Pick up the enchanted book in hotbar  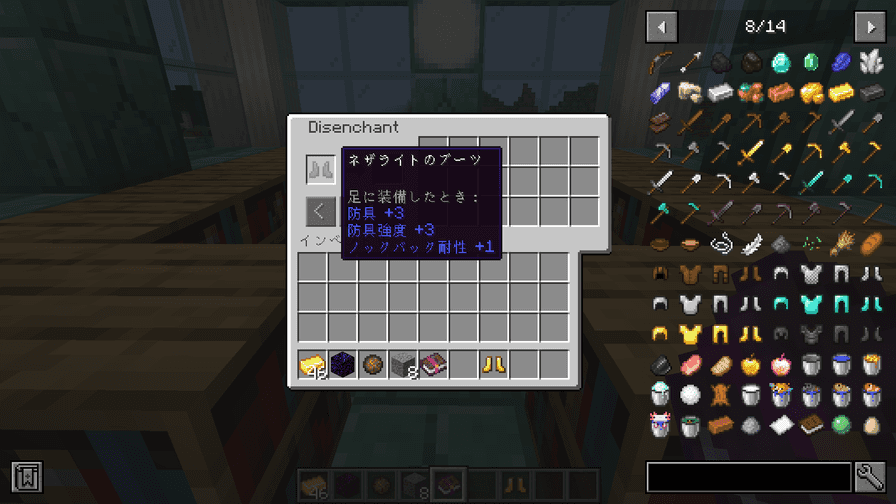pyautogui.click(x=433, y=365)
